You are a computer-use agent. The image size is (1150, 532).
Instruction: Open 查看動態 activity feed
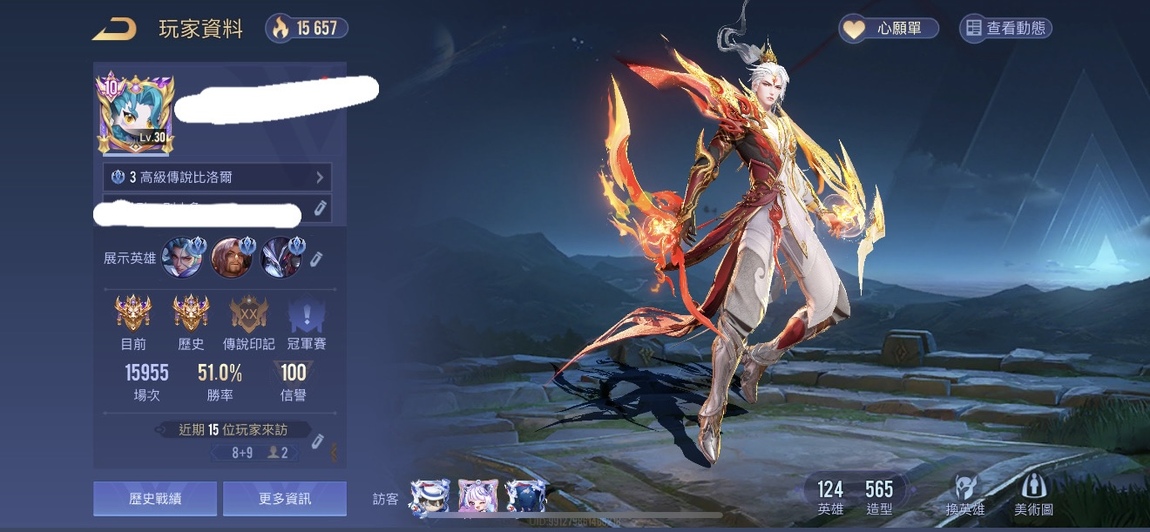1005,29
